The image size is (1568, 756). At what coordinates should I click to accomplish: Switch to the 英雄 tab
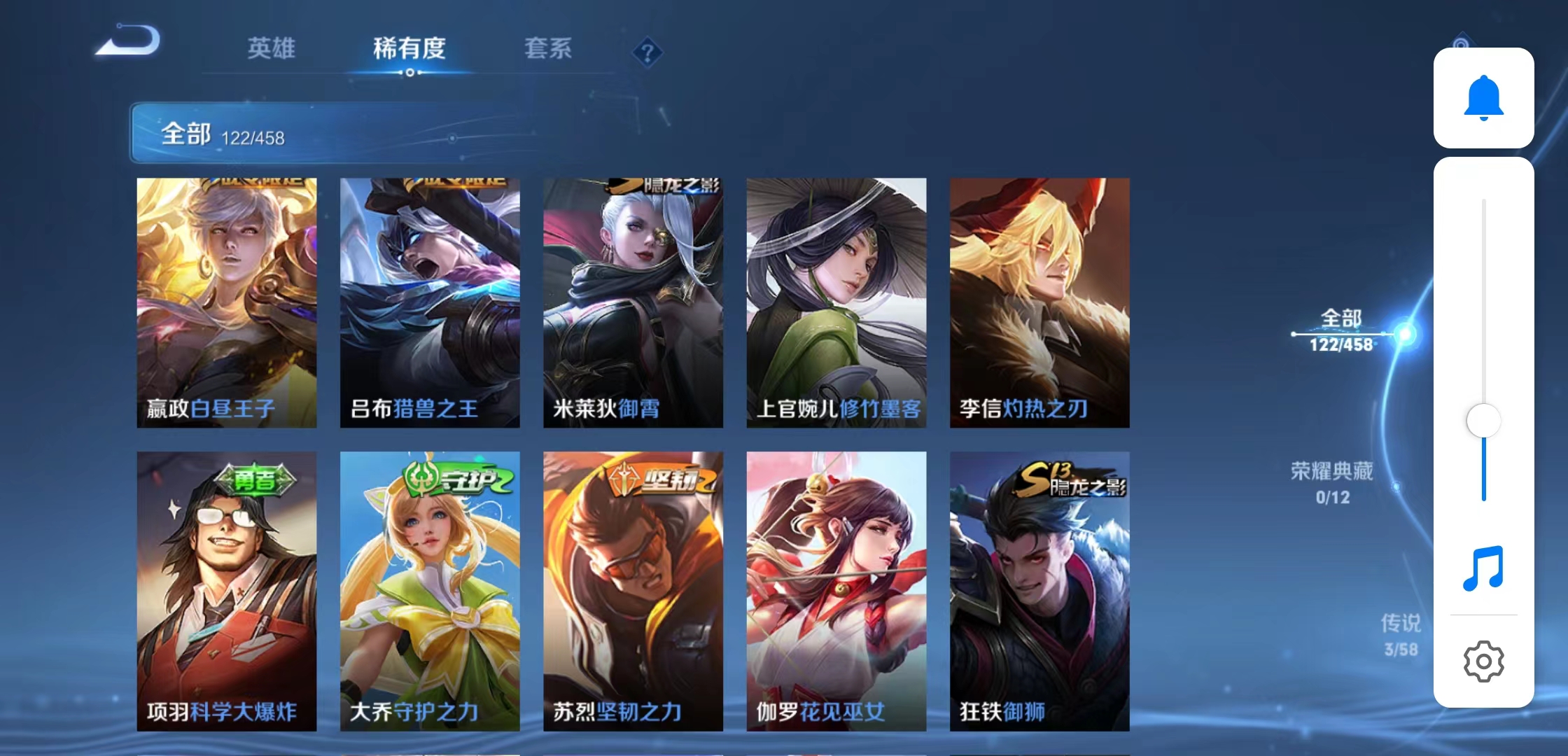click(x=270, y=49)
